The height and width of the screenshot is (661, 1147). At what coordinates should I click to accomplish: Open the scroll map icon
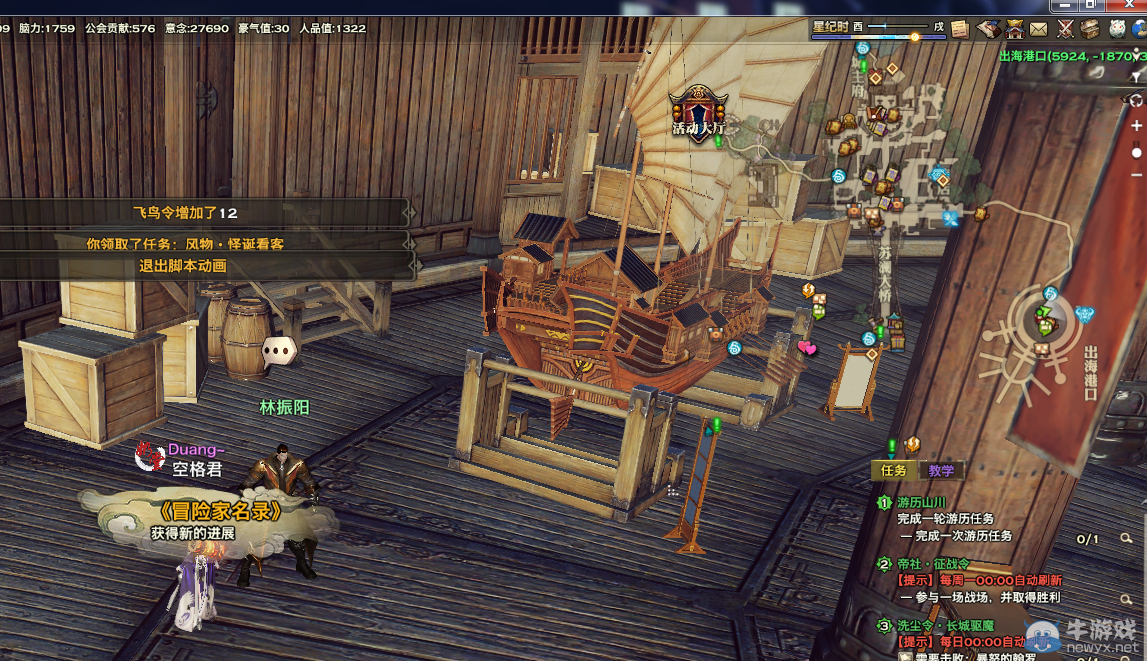tap(988, 29)
